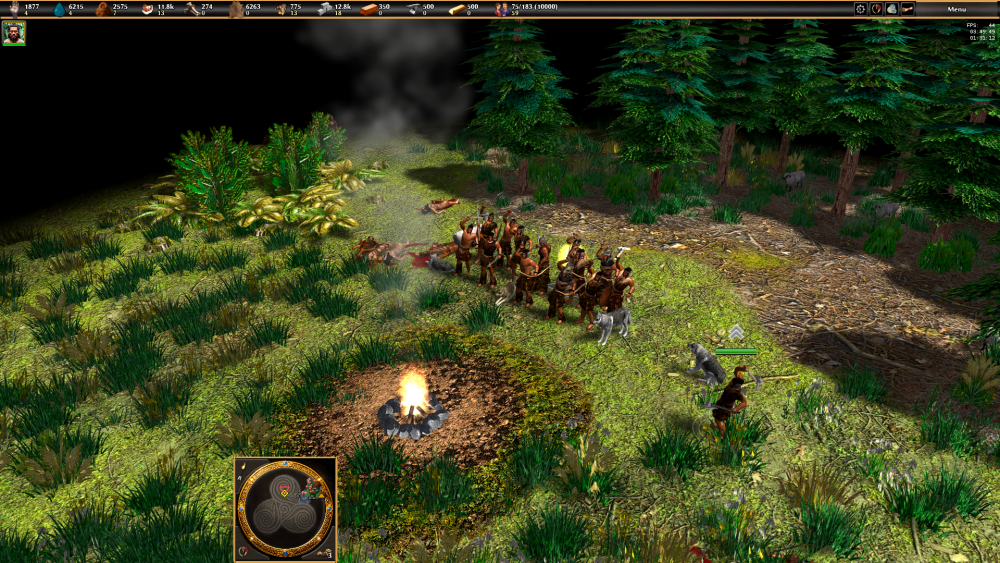Click the anvil resource icon
The image size is (1000, 563).
(412, 9)
